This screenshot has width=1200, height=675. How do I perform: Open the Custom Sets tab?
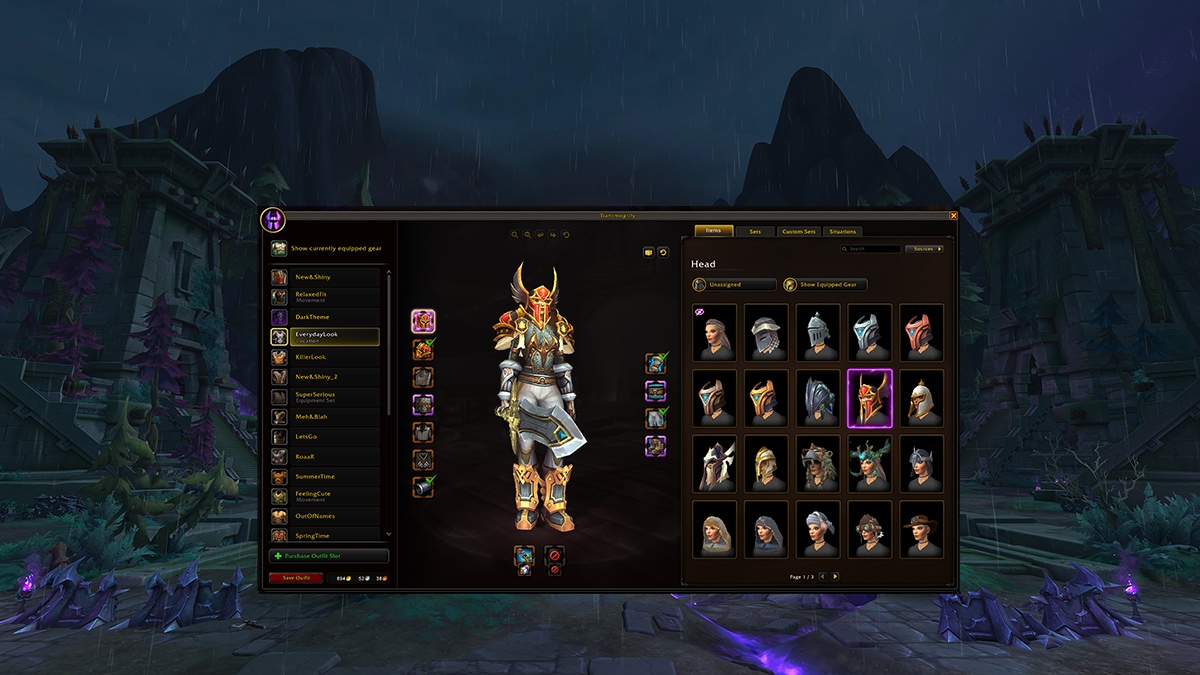point(798,231)
